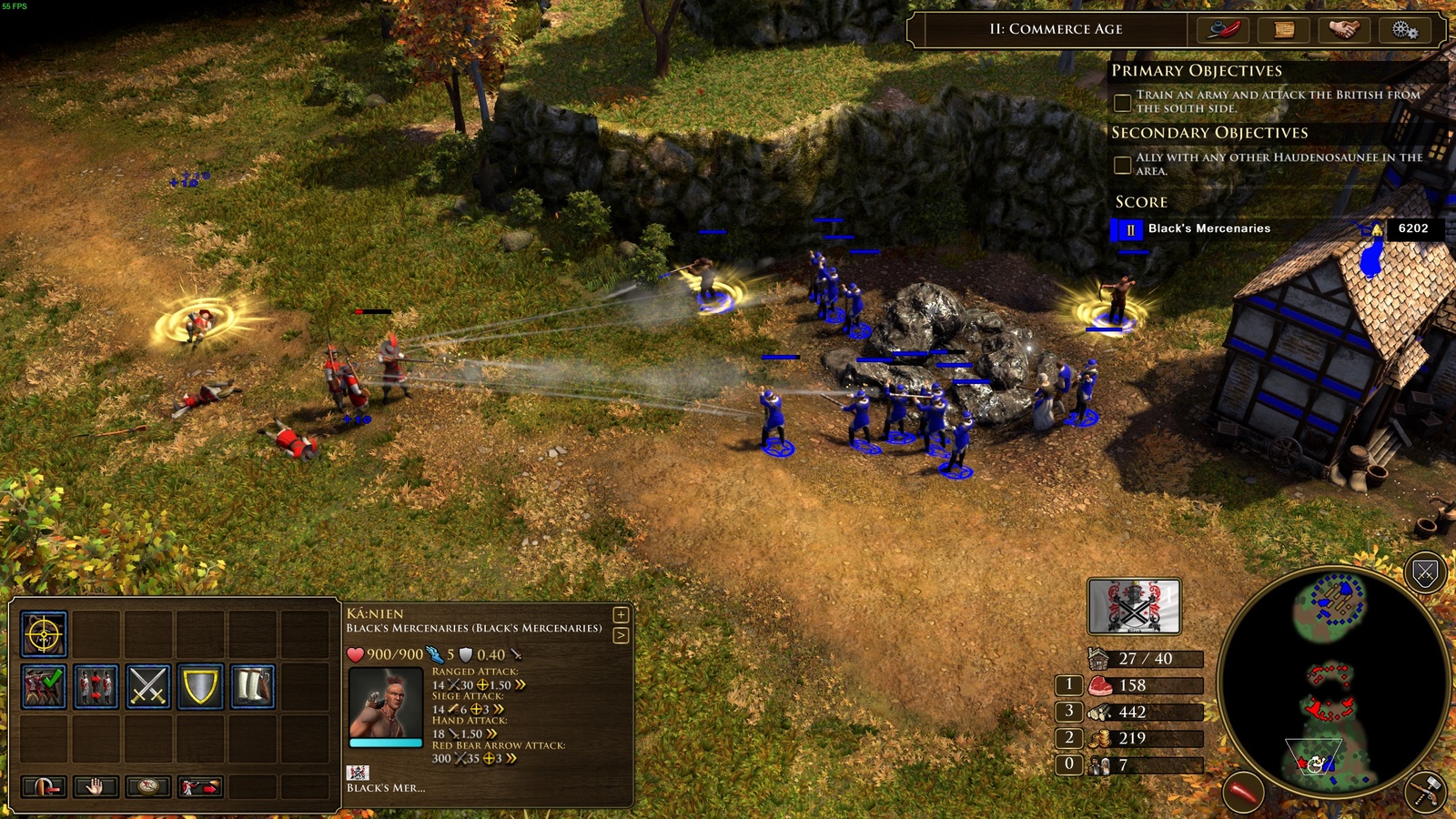Click the idle military hammer-and-pistol icon
1456x819 pixels.
1425,790
